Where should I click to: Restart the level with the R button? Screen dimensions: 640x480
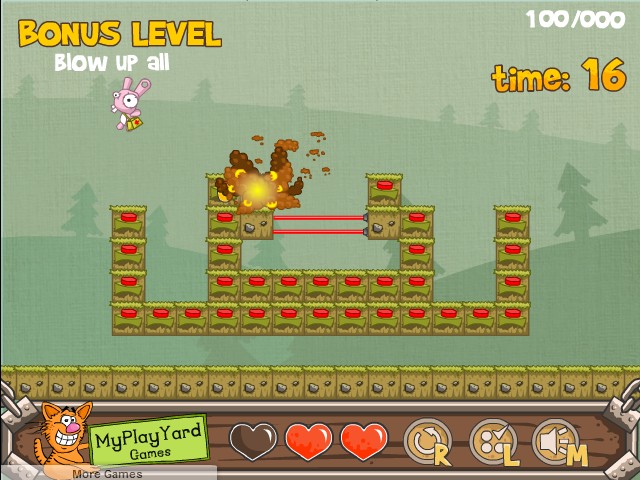click(x=428, y=440)
